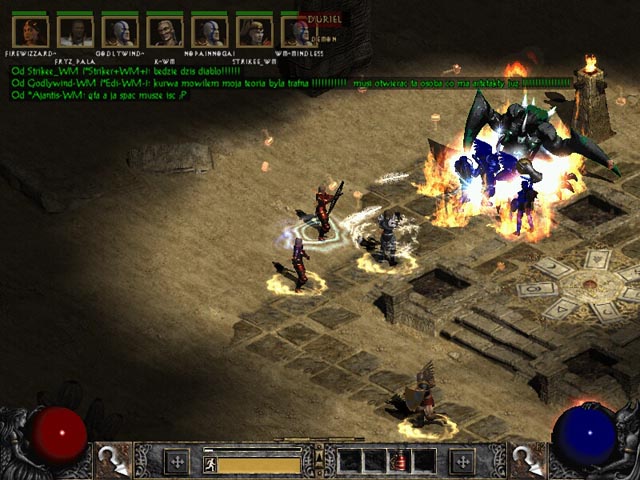Open the left mouse button skill selector

point(114,460)
